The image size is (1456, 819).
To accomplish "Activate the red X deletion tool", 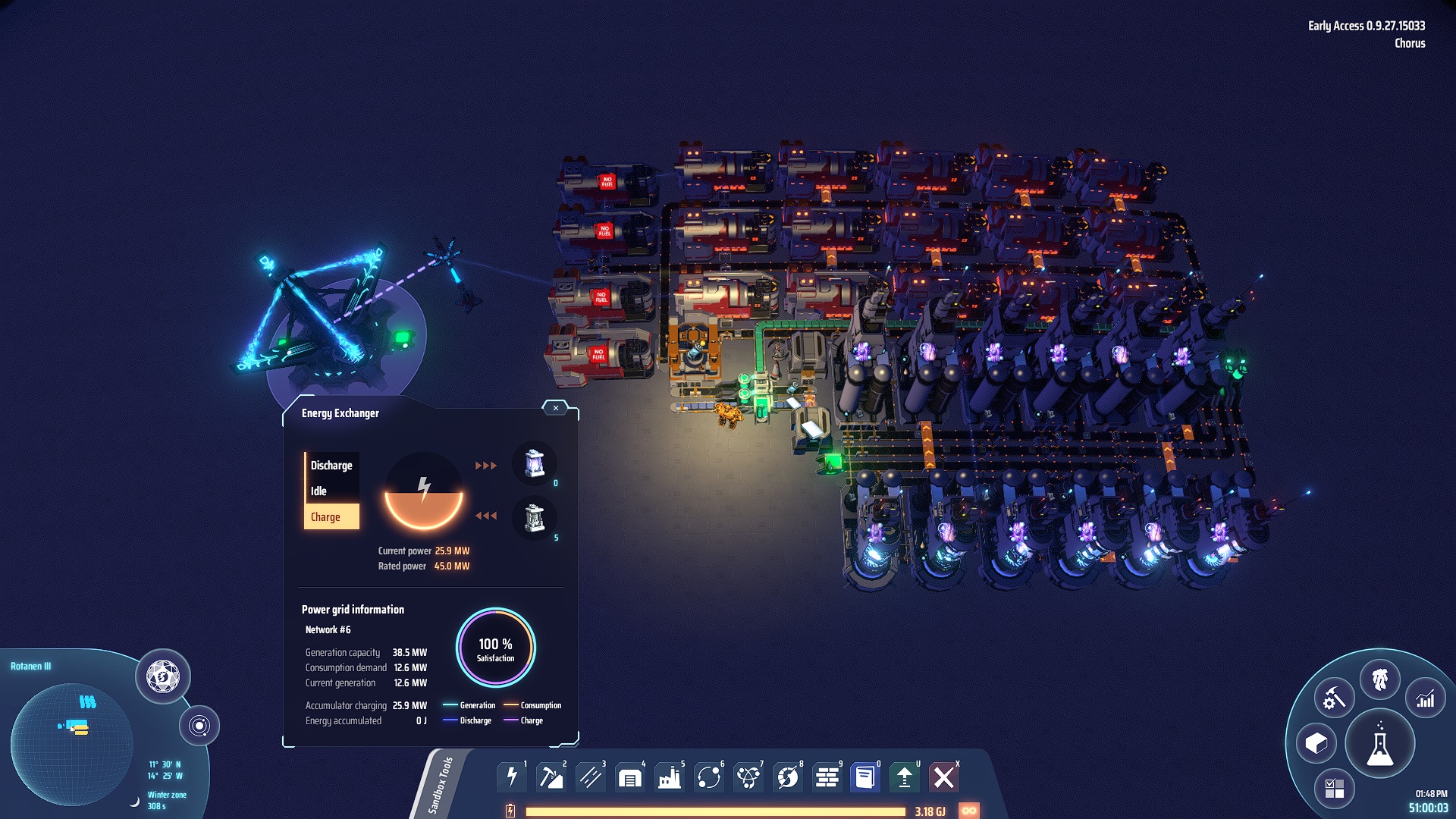I will [945, 776].
